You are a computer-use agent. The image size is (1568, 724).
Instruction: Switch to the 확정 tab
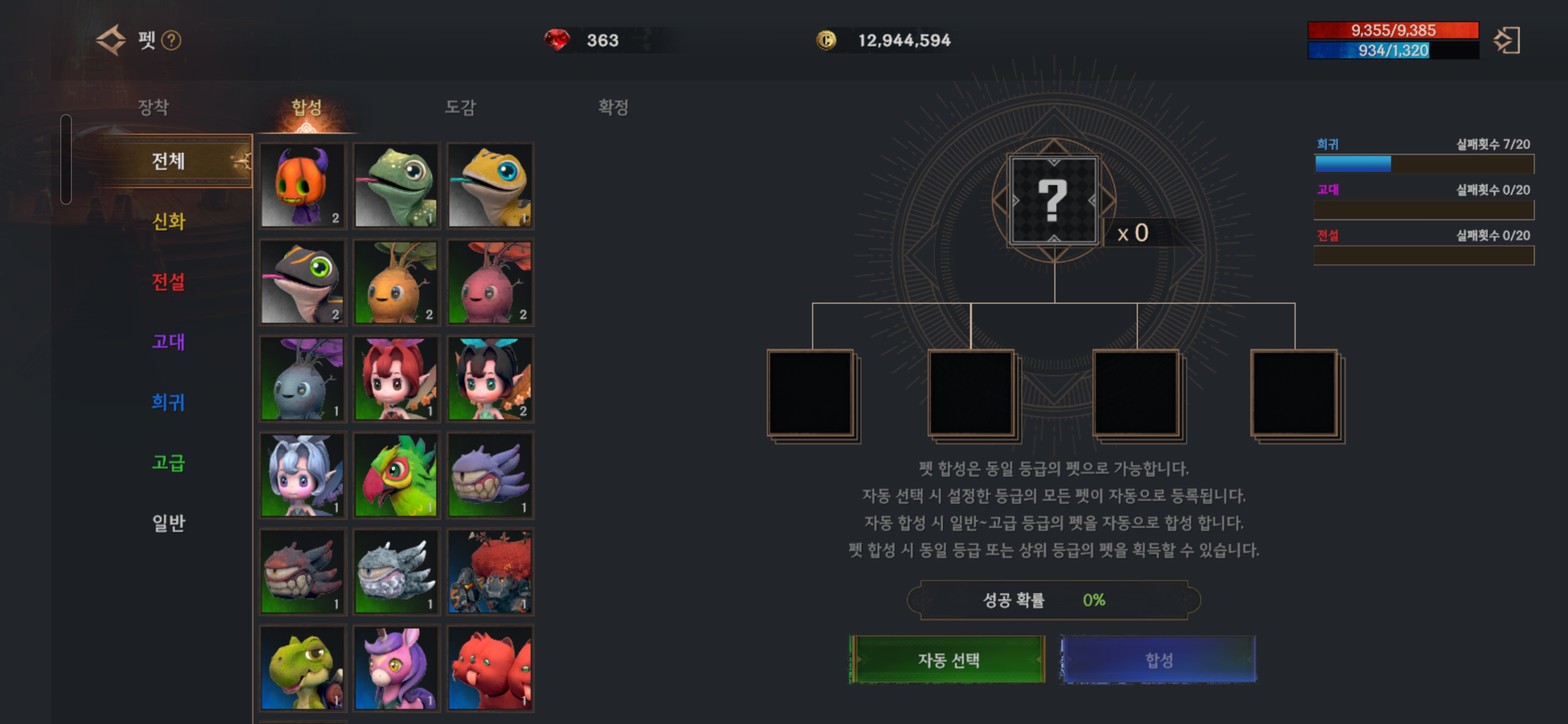[x=612, y=107]
